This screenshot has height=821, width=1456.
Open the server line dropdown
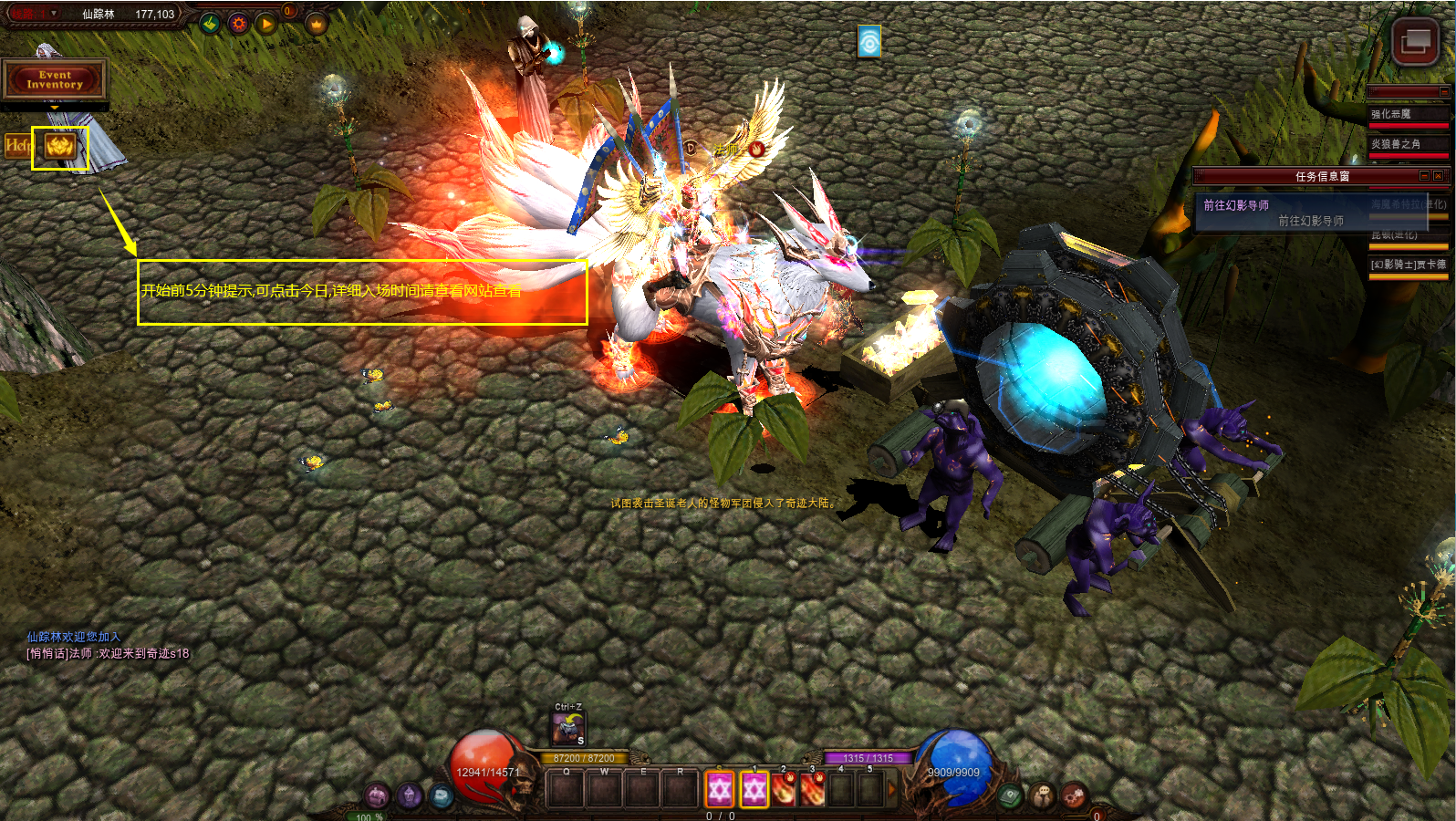[54, 14]
